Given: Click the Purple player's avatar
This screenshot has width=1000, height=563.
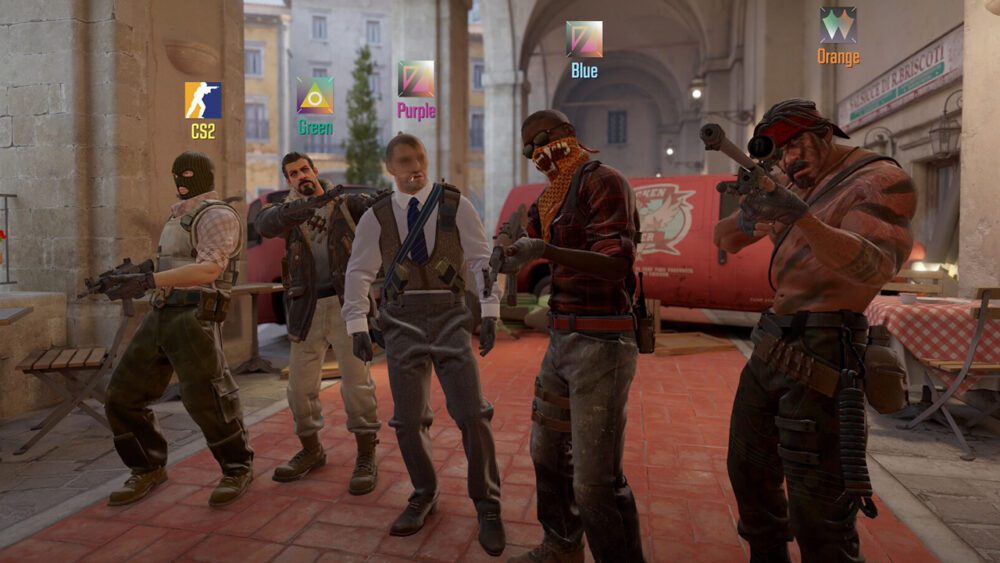Looking at the screenshot, I should tap(416, 79).
